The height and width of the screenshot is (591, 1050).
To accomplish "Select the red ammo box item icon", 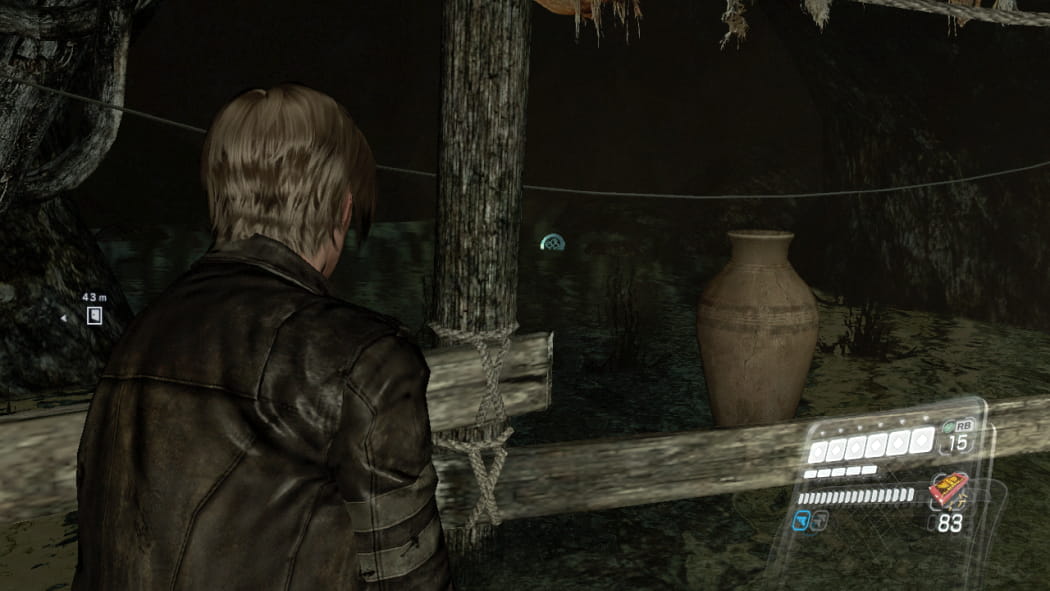I will [945, 491].
